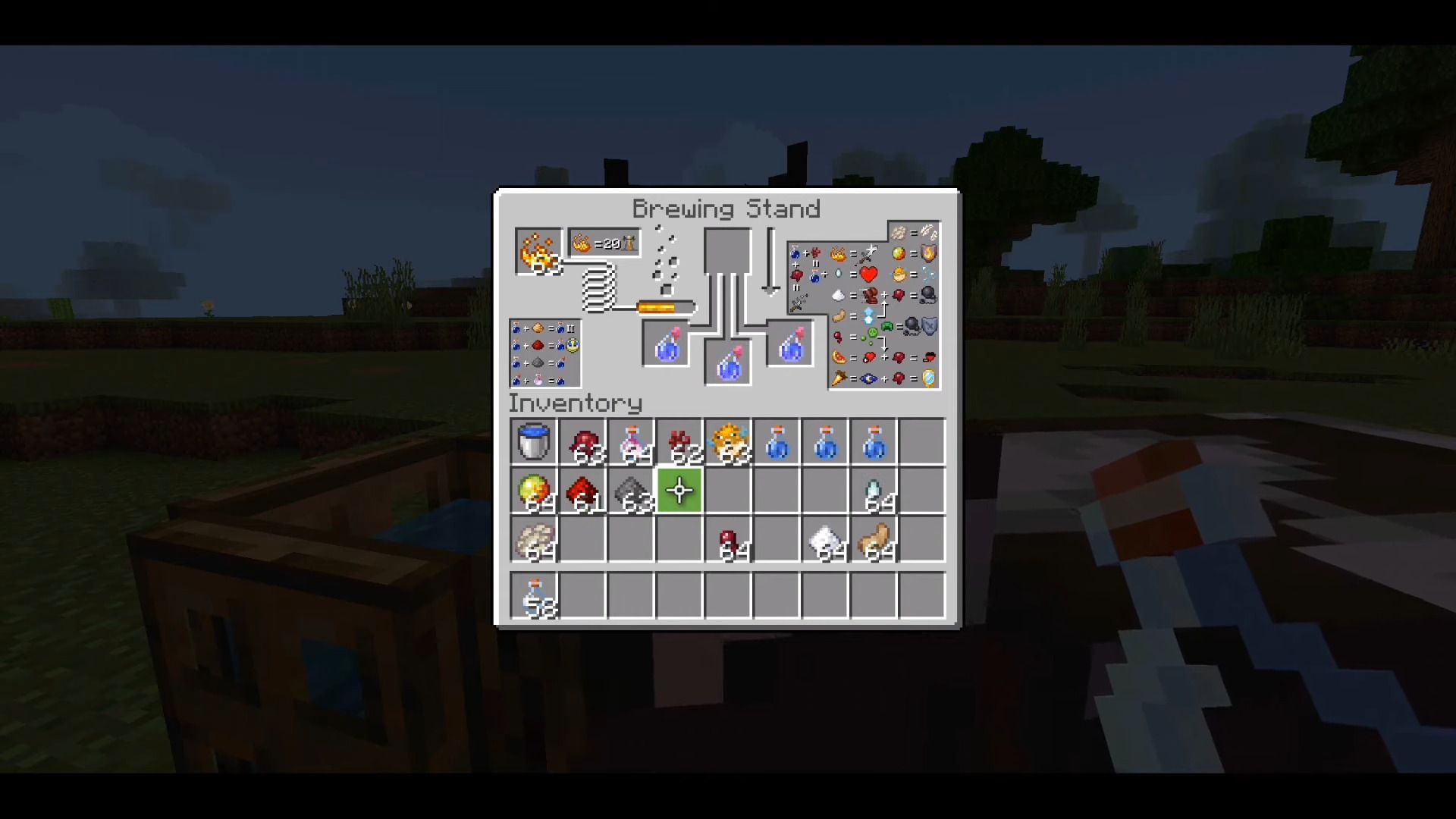Select the redstone dust stack of 61
The height and width of the screenshot is (819, 1456).
pyautogui.click(x=583, y=491)
